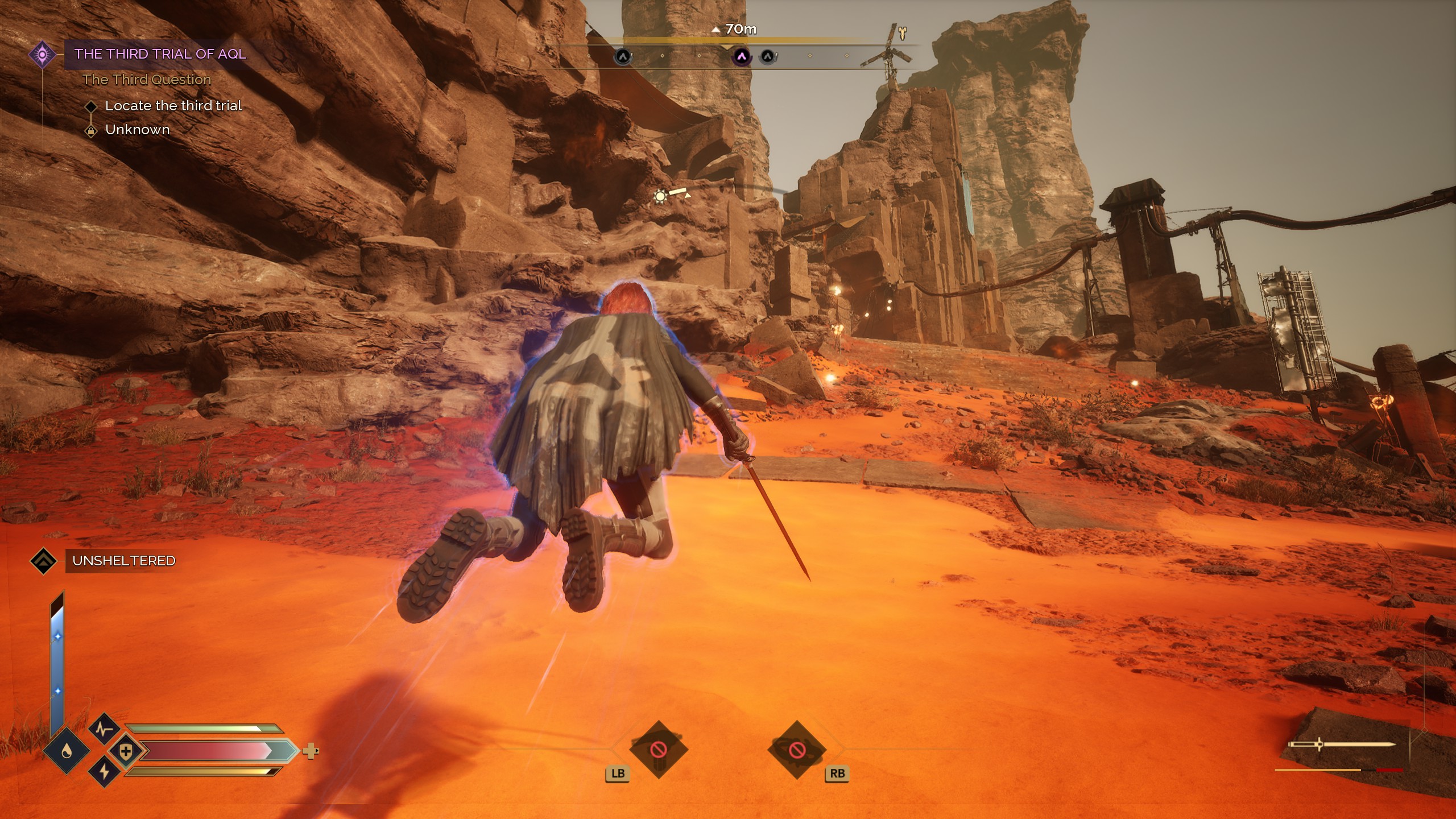Select the locked Unknown objective
This screenshot has height=819, width=1456.
coord(137,130)
